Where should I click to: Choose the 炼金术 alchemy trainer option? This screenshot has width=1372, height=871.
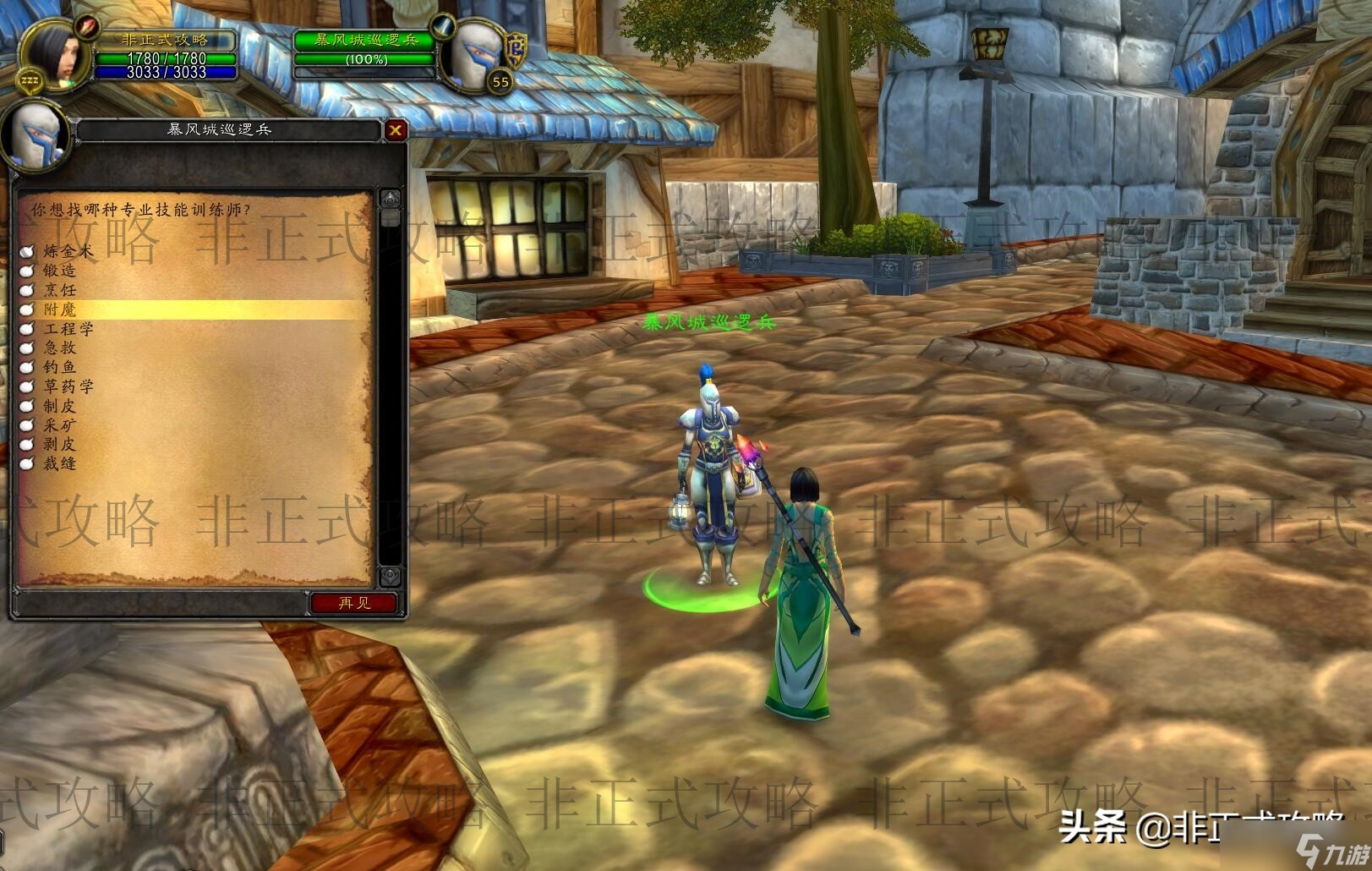point(68,251)
